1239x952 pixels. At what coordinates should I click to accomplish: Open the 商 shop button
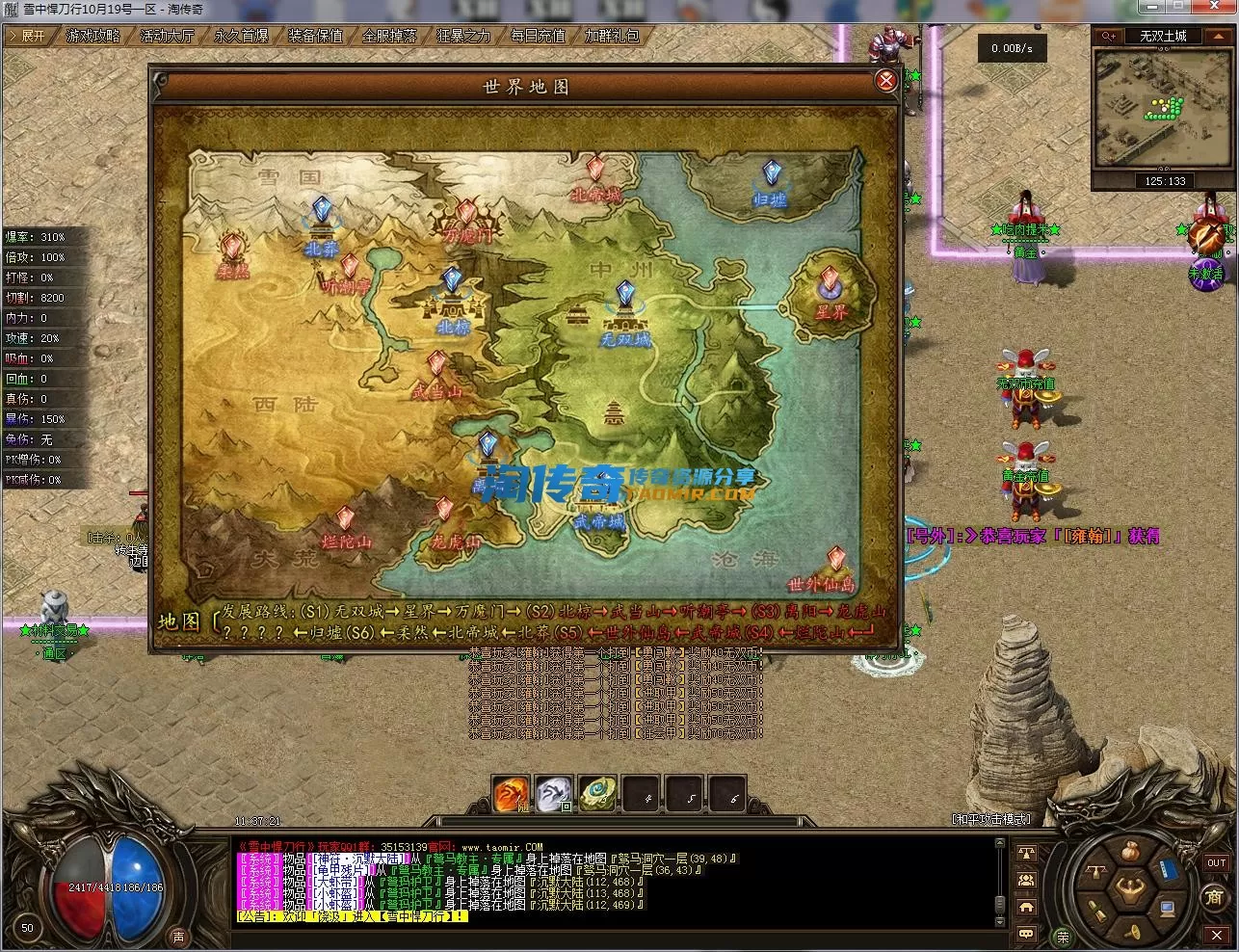[1215, 897]
